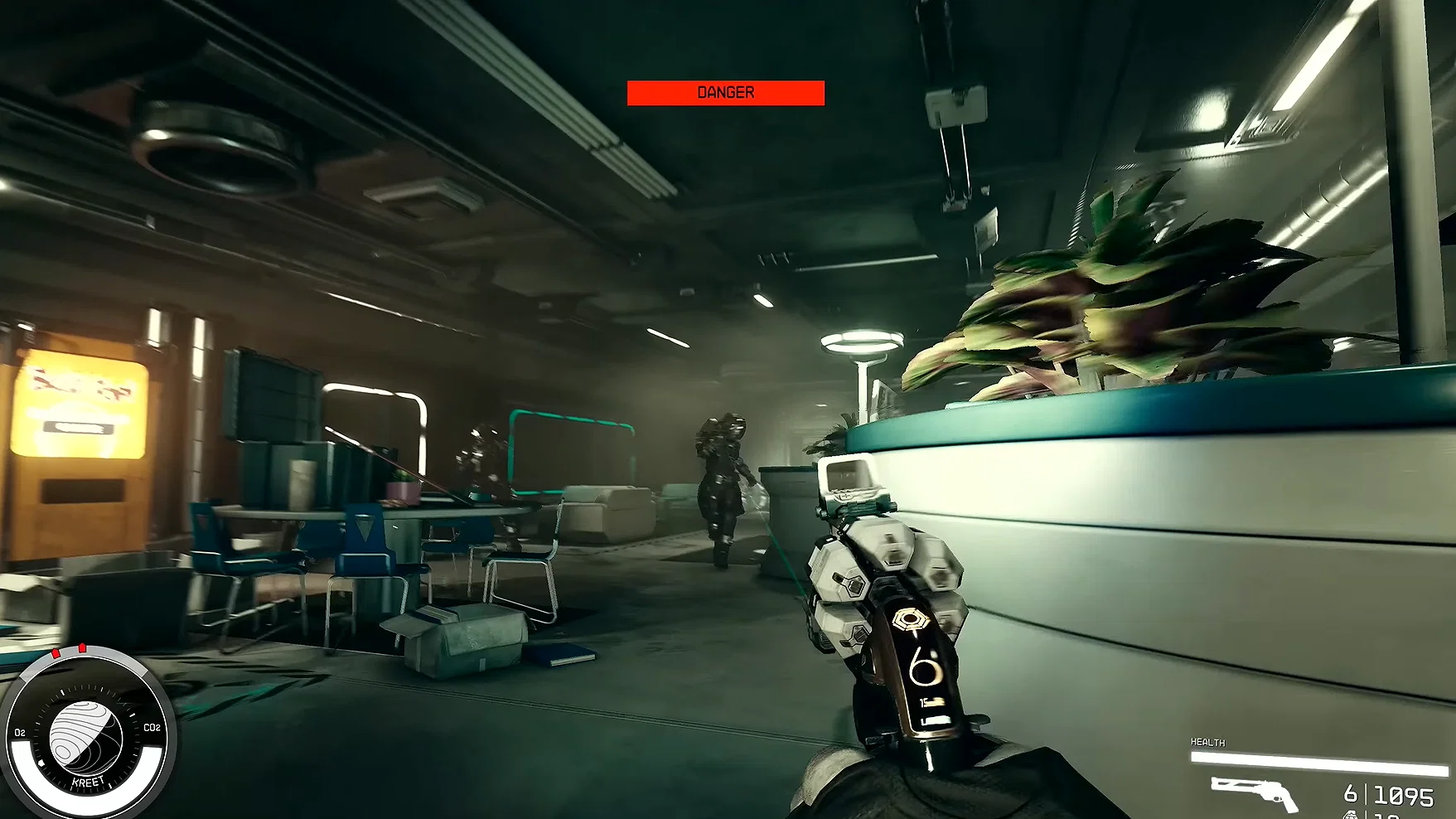
Task: Click the O2 label on the compass dial
Action: tap(19, 732)
